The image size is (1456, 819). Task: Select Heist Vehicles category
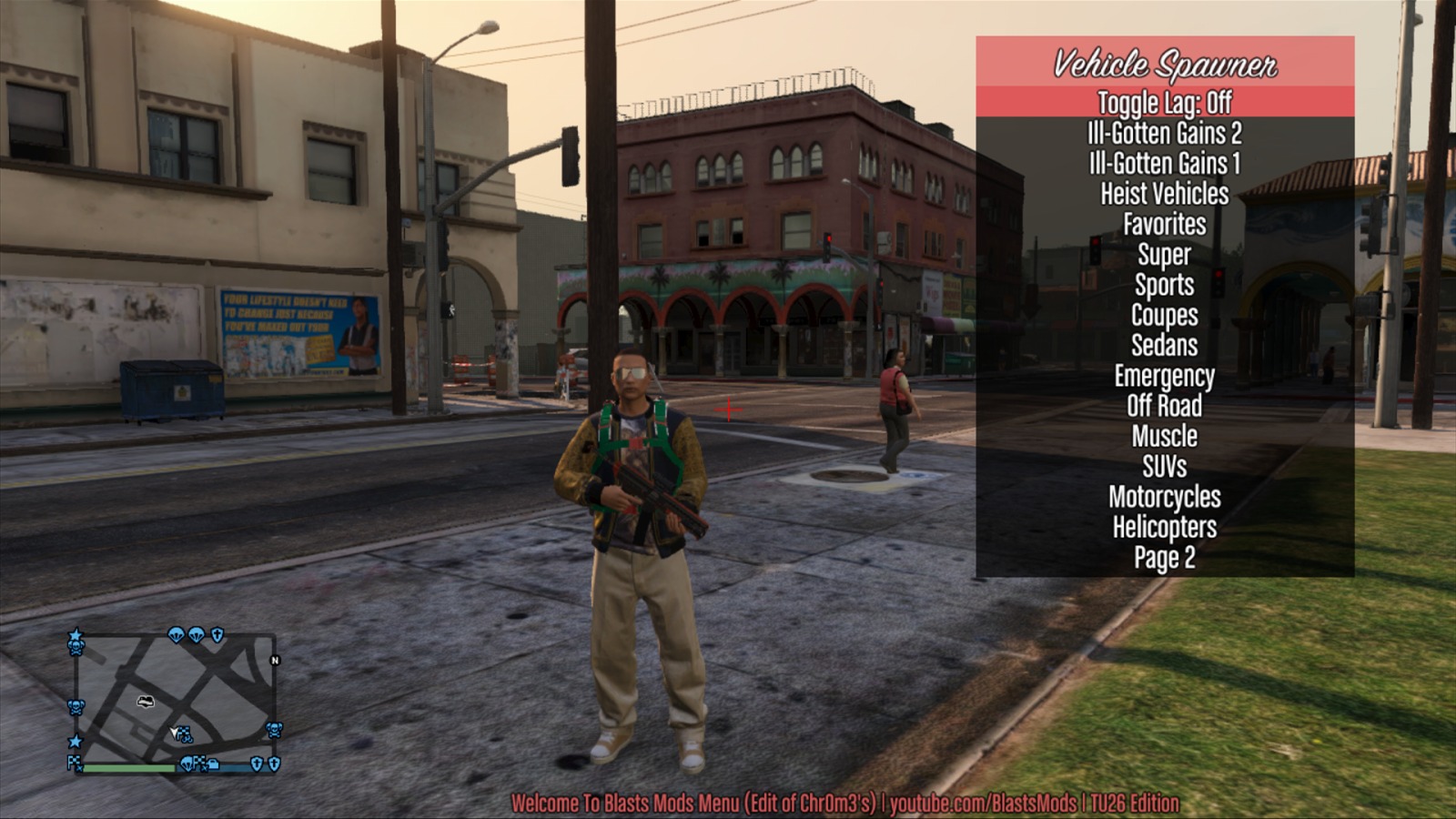click(x=1164, y=194)
